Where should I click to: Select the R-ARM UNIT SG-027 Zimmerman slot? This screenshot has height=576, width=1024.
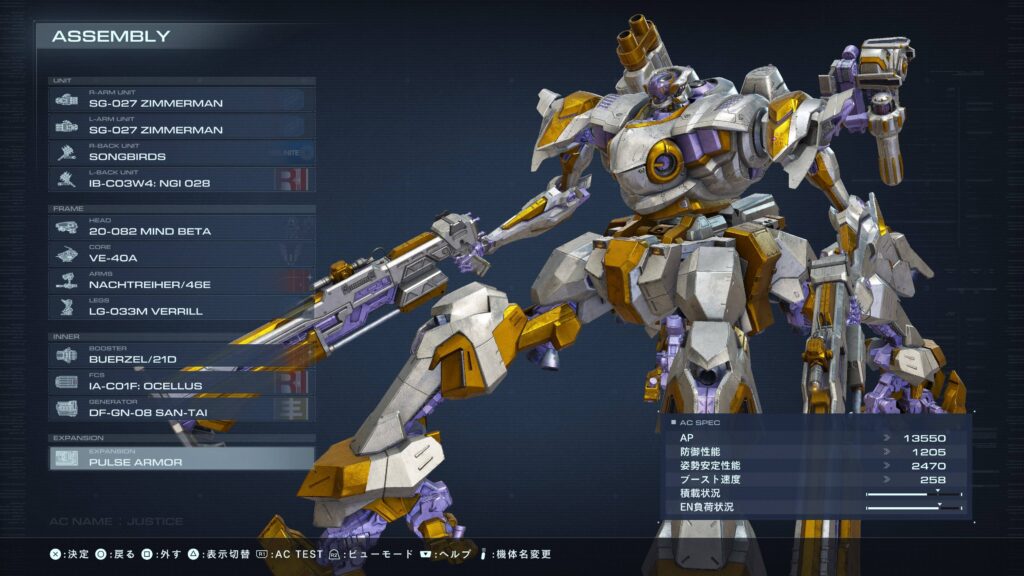pyautogui.click(x=182, y=99)
